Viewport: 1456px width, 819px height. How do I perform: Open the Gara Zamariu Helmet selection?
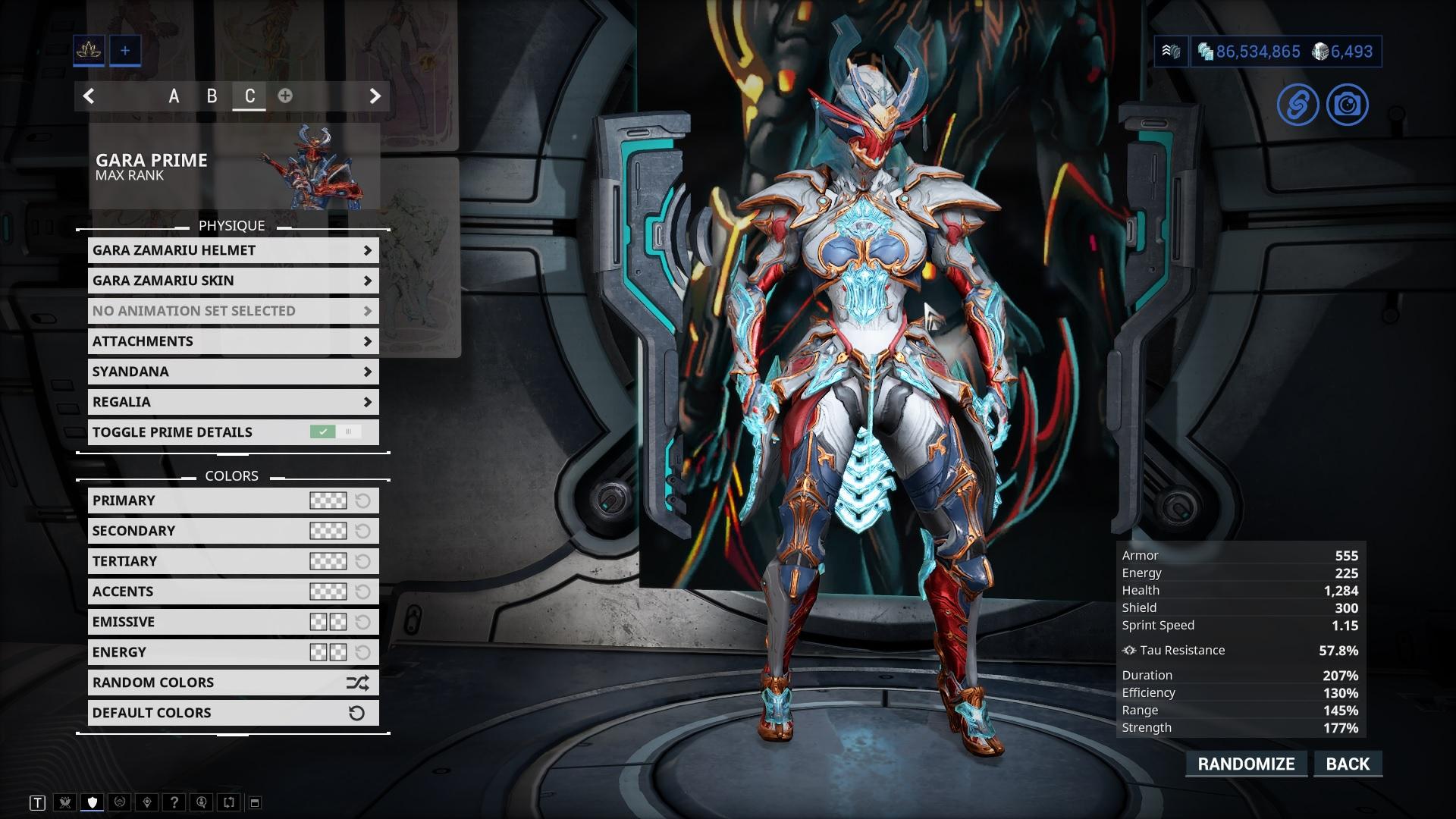[x=233, y=250]
